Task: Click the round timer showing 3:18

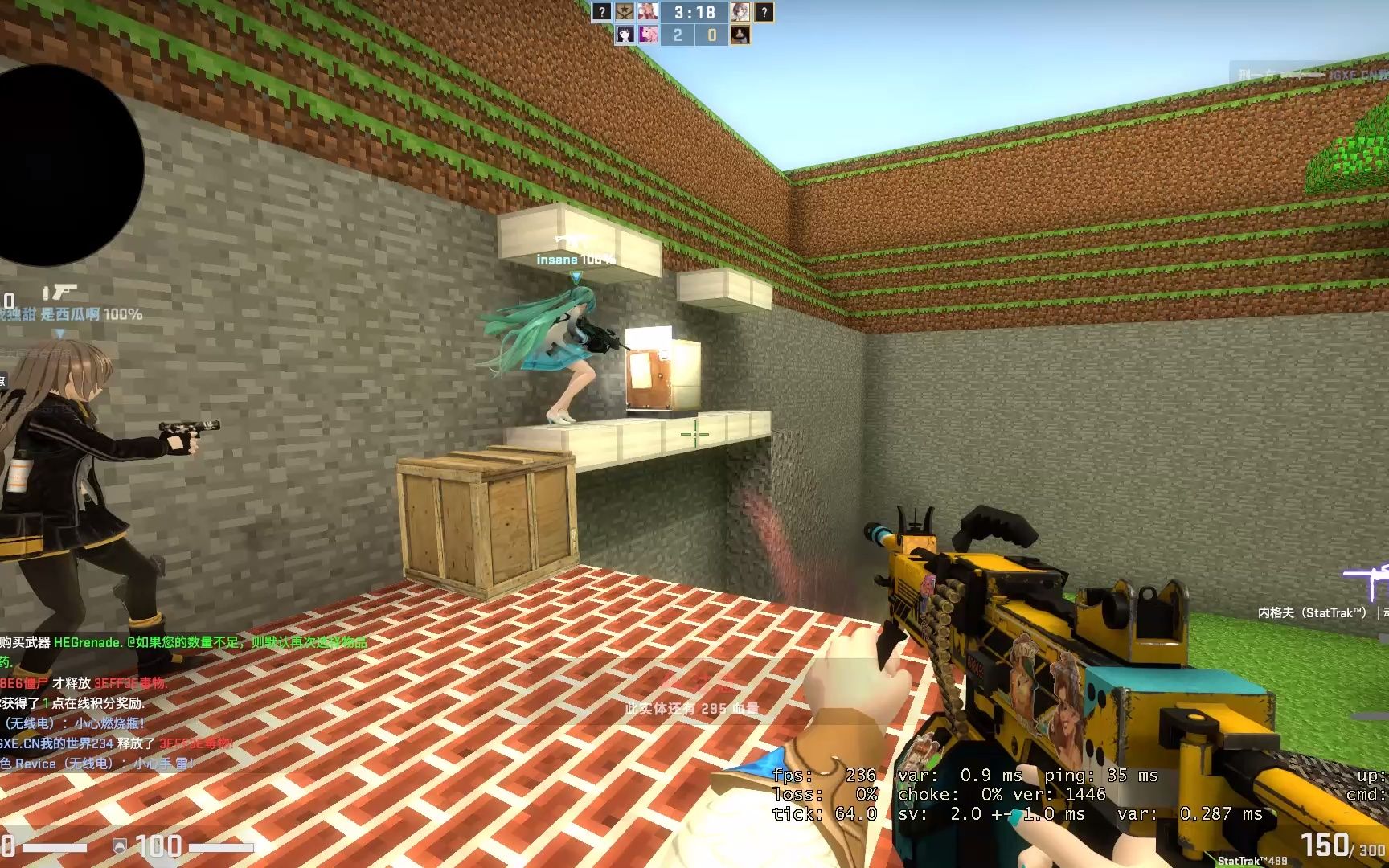Action: click(696, 12)
